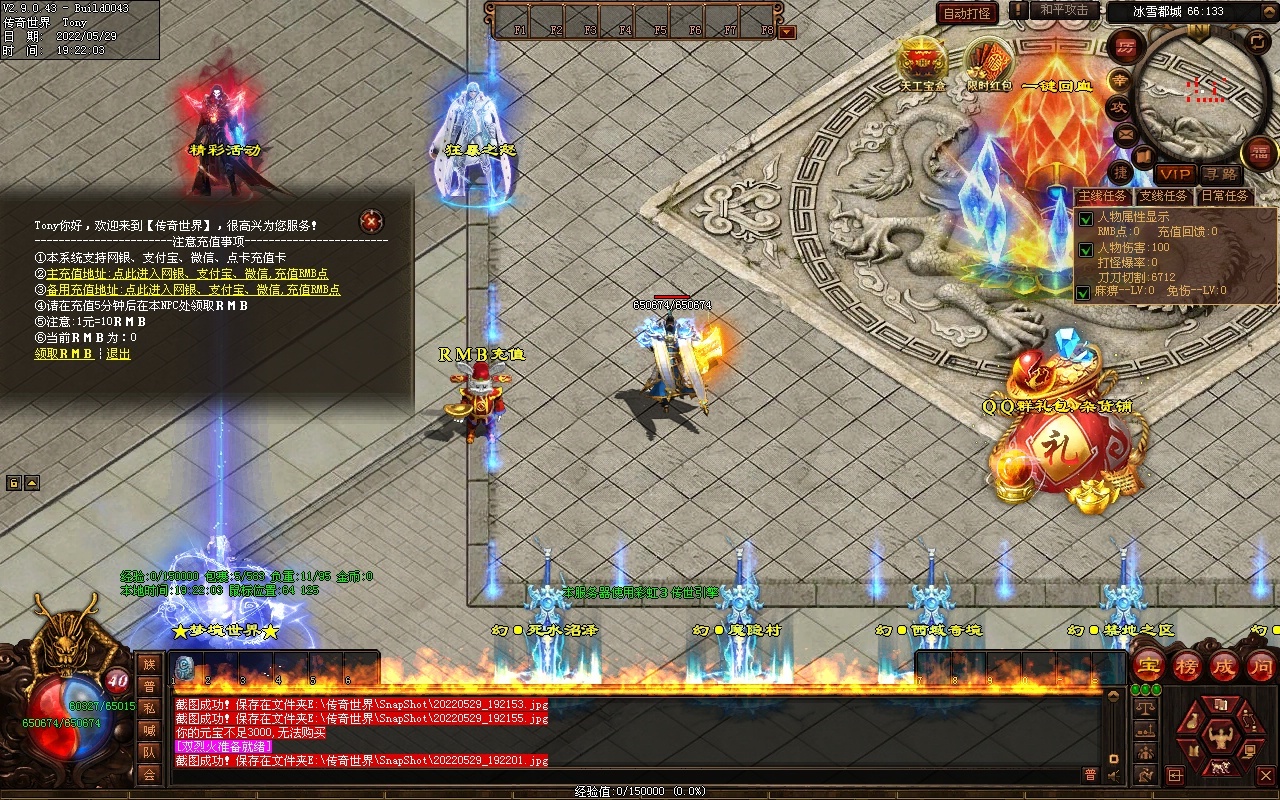Open the 榜 ranking button
This screenshot has height=800, width=1280.
pos(1188,665)
